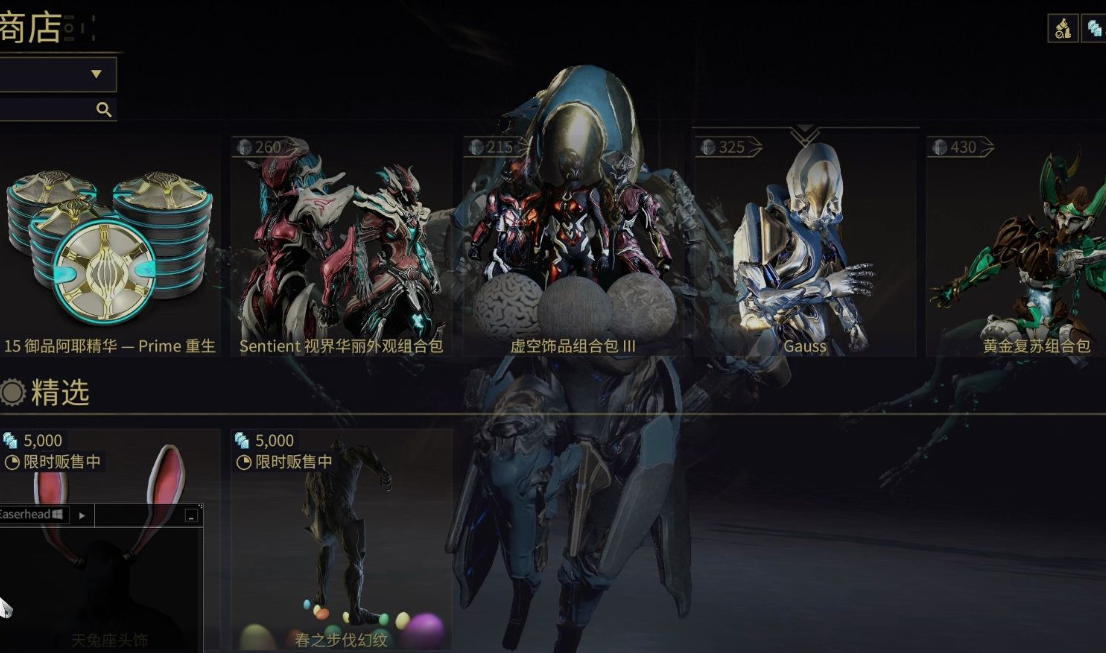Open the 天兔座头饰 rabbit ears item
This screenshot has height=653, width=1106.
click(x=112, y=470)
